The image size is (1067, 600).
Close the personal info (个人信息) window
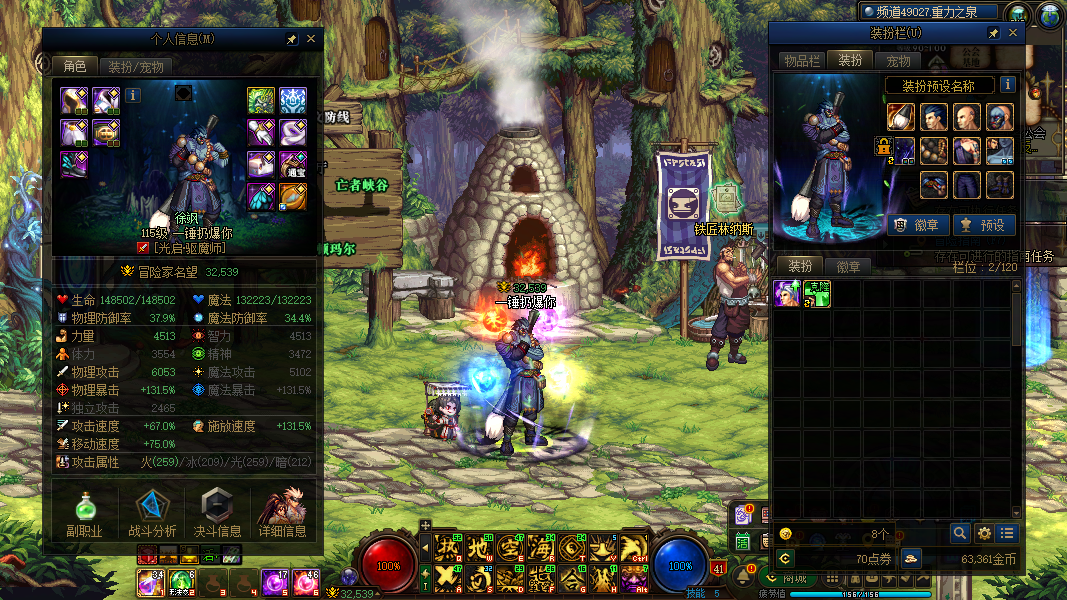[x=311, y=39]
